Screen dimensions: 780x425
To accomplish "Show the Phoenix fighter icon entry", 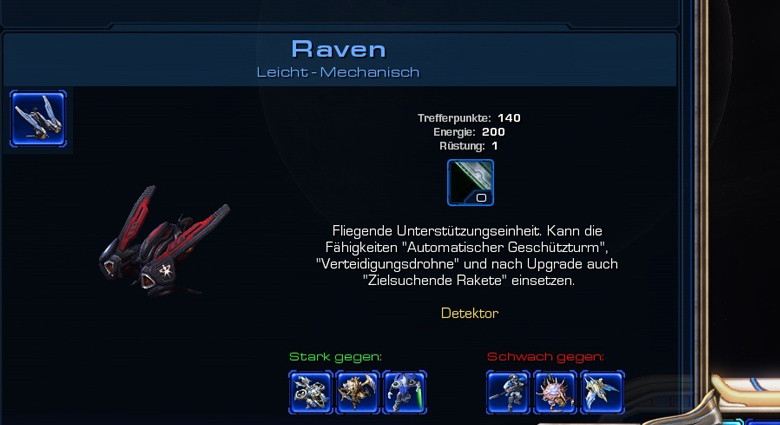I will pyautogui.click(x=601, y=392).
